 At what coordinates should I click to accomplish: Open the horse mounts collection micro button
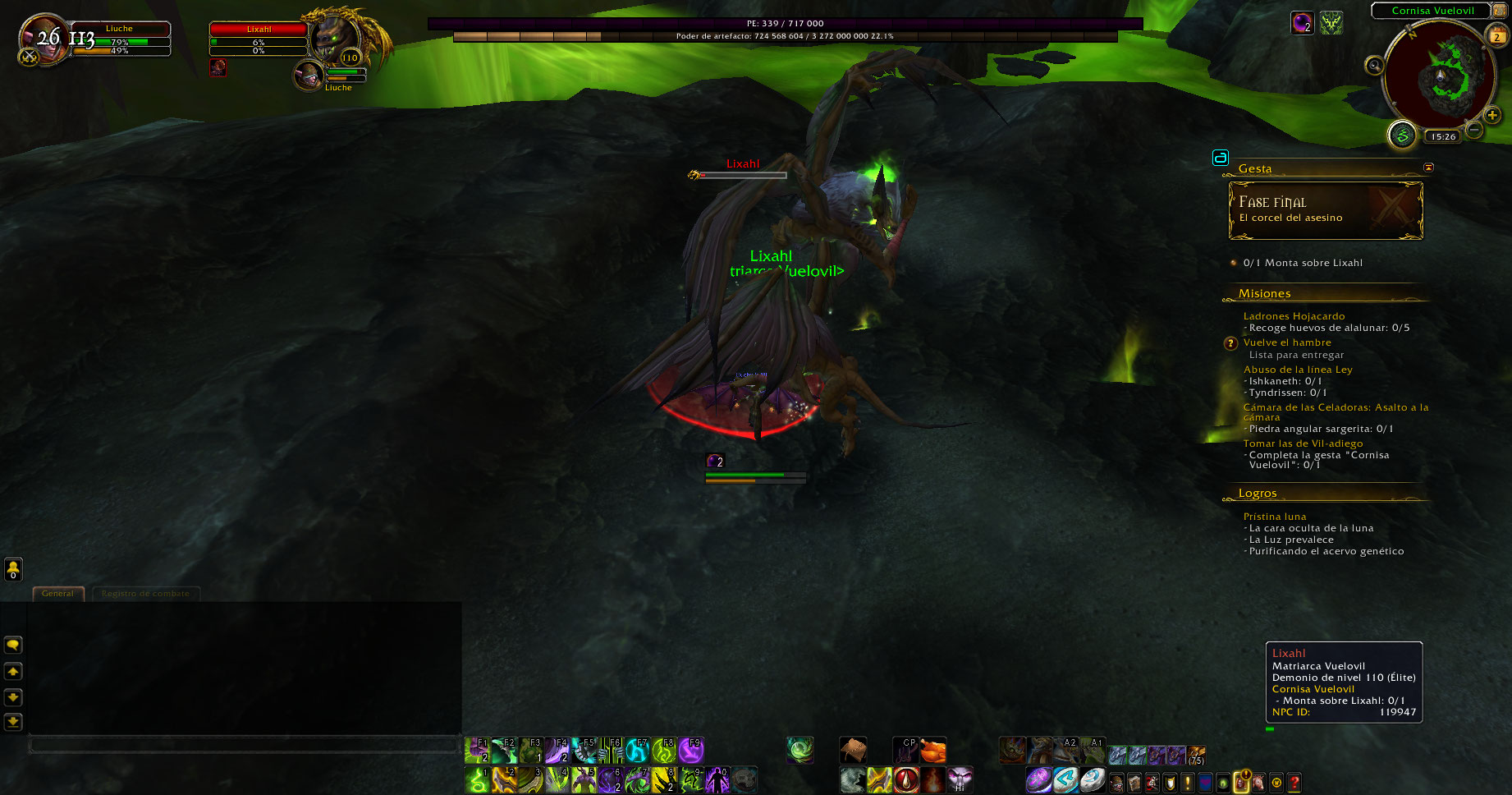pos(1258,783)
